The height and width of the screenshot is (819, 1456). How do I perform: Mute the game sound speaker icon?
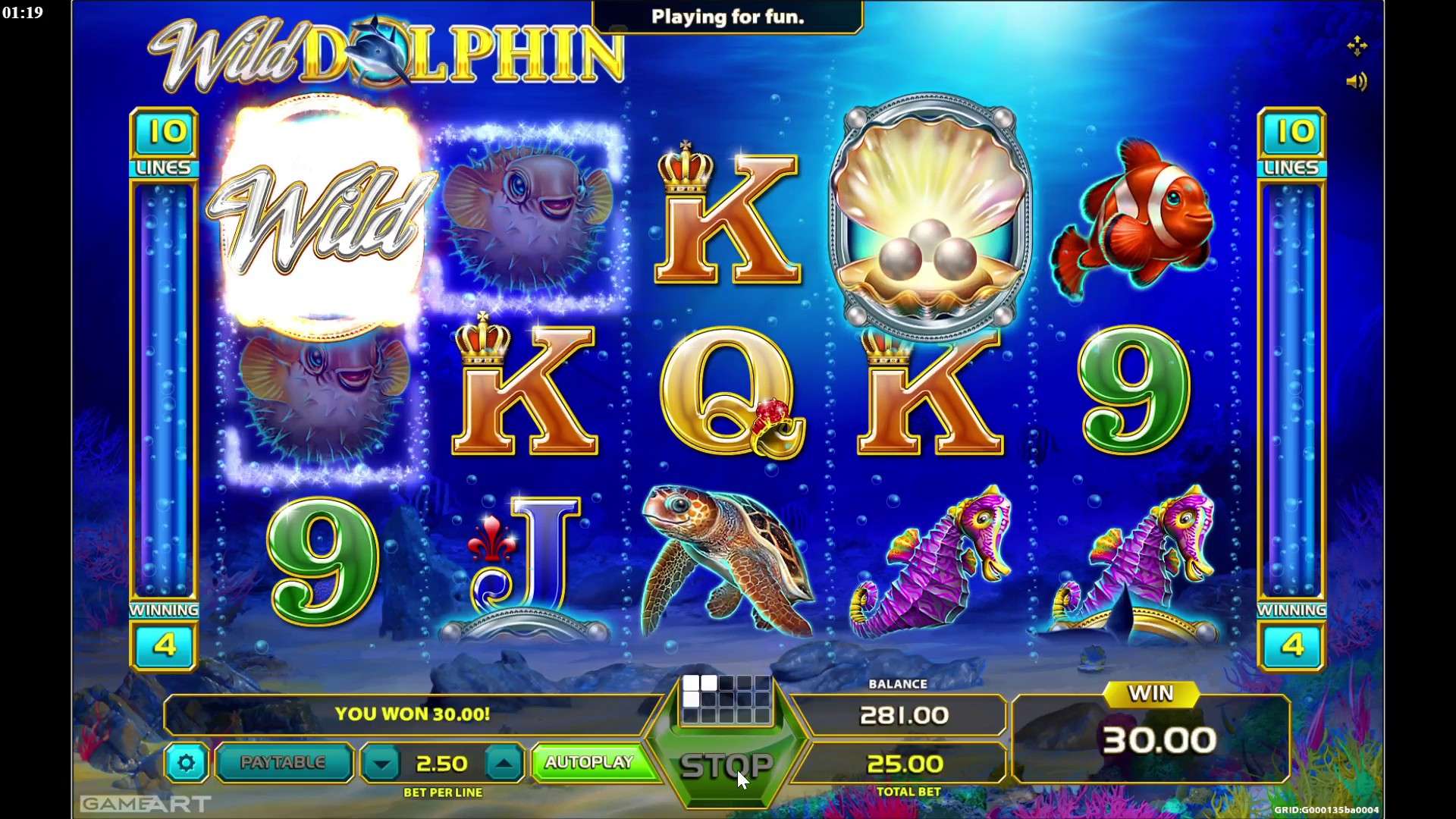[x=1358, y=82]
